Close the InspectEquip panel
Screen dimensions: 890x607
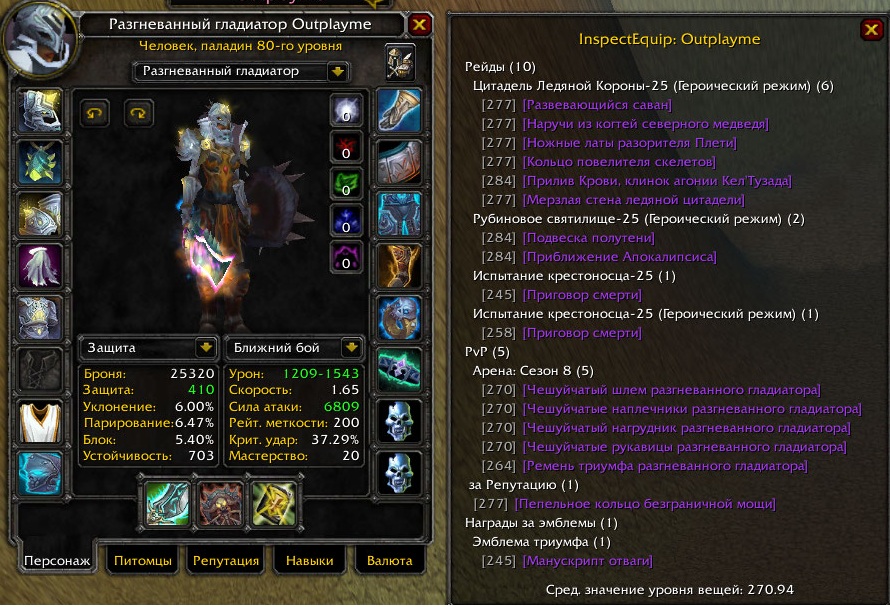[x=869, y=30]
